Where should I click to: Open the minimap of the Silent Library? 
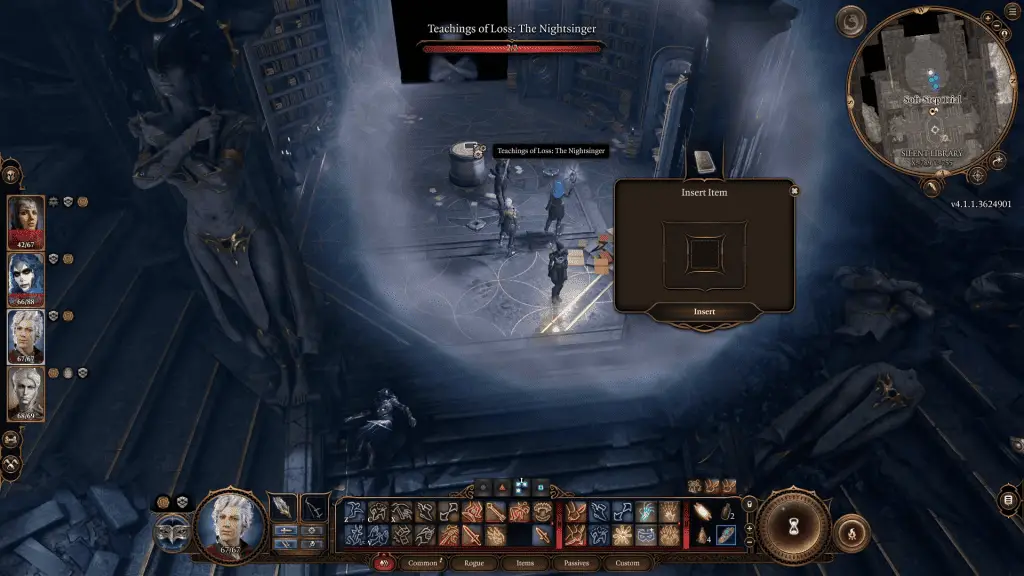pyautogui.click(x=932, y=93)
